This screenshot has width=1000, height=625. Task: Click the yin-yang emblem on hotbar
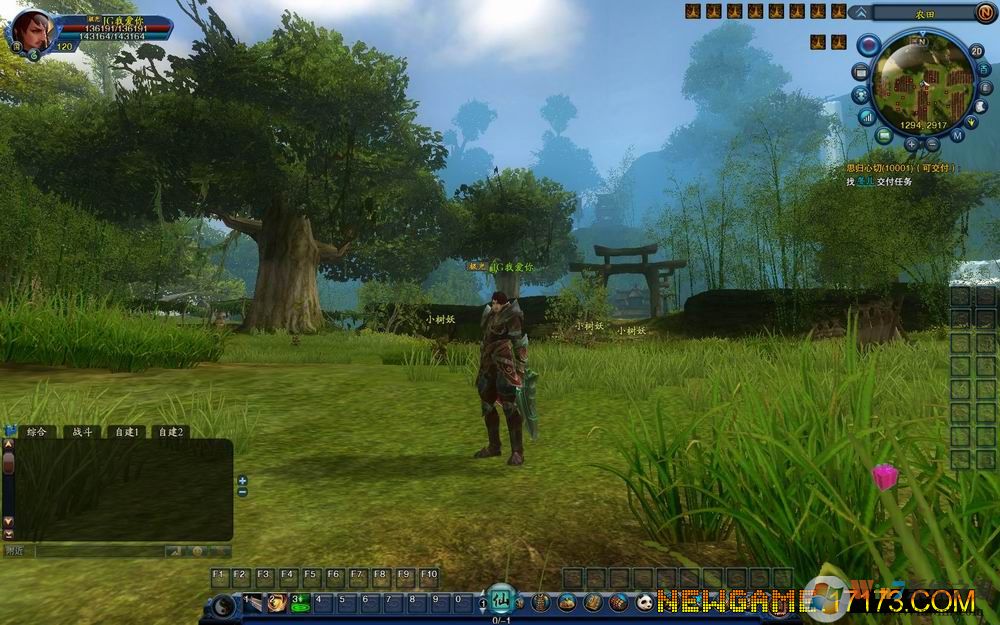pyautogui.click(x=222, y=604)
